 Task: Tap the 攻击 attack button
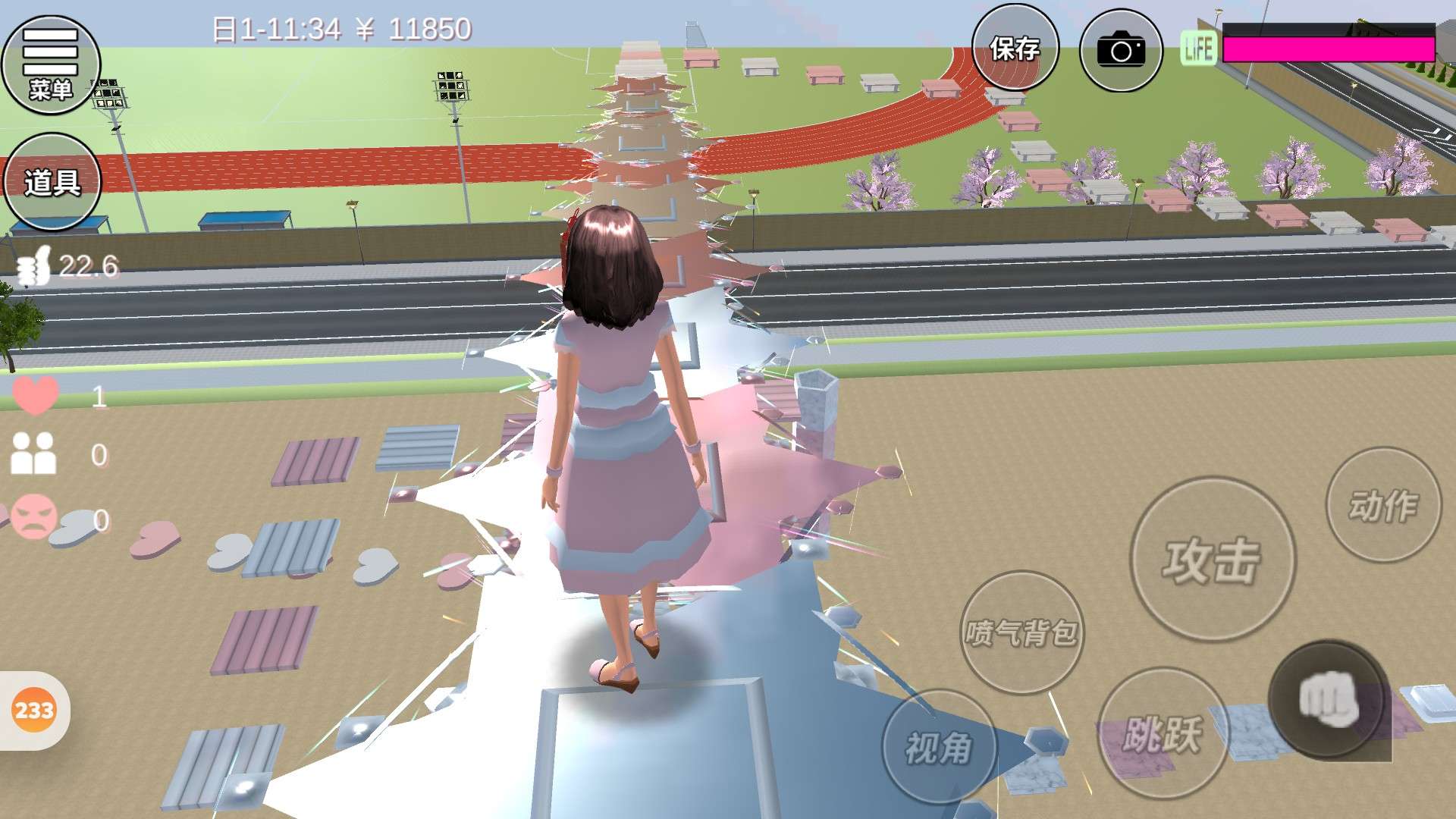(x=1212, y=560)
